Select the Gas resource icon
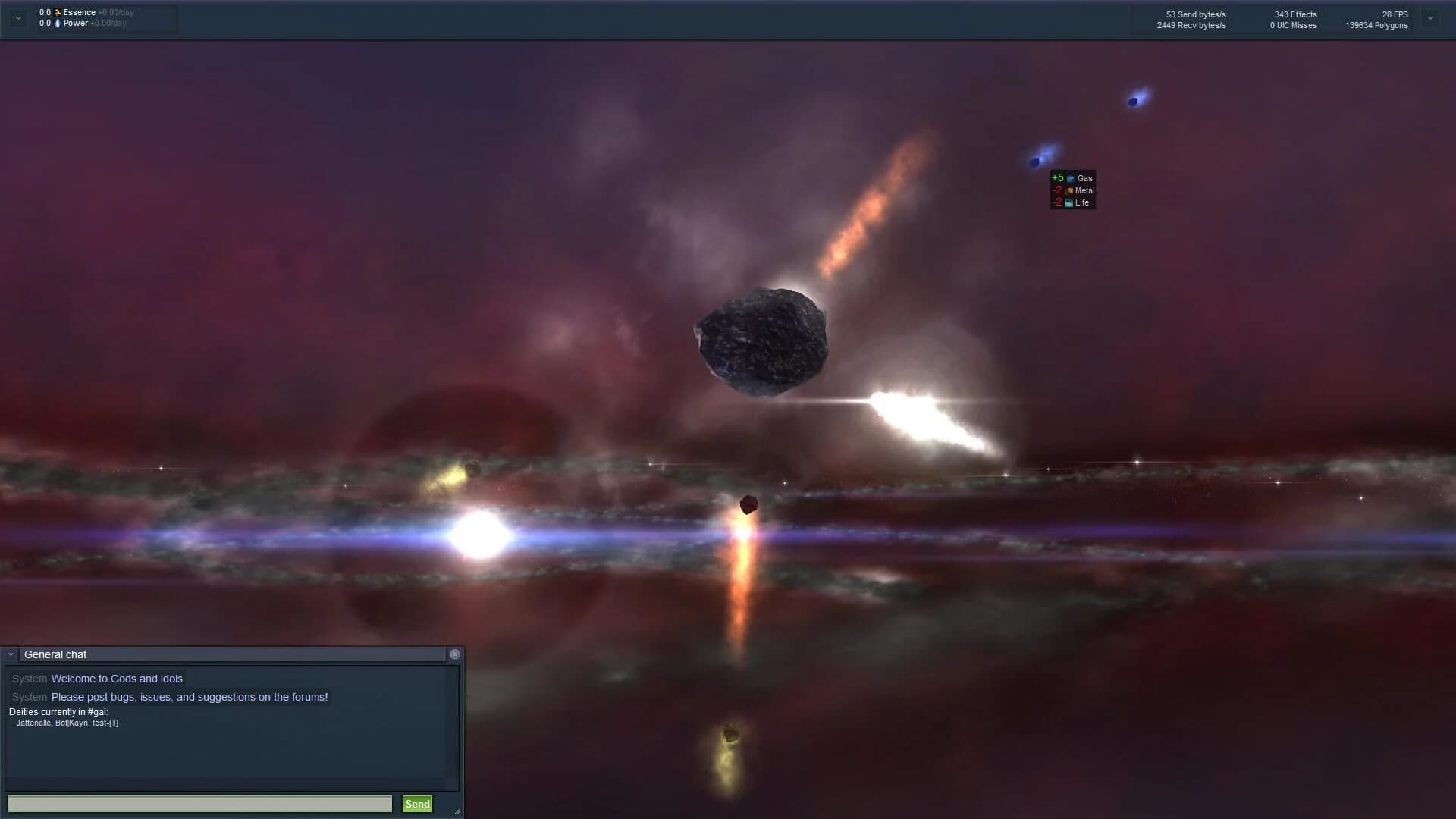 (x=1071, y=178)
